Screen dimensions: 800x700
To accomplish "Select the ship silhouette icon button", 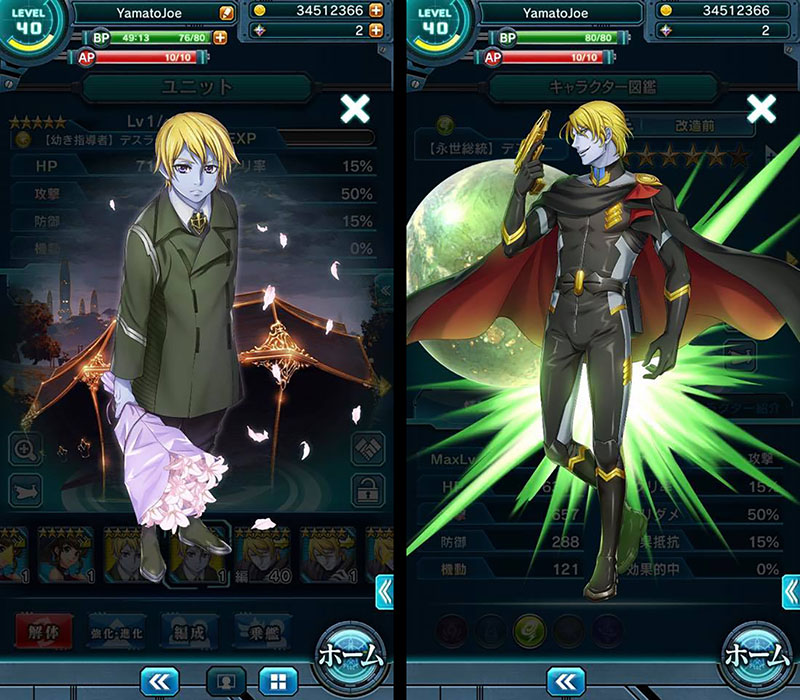I will (26, 490).
